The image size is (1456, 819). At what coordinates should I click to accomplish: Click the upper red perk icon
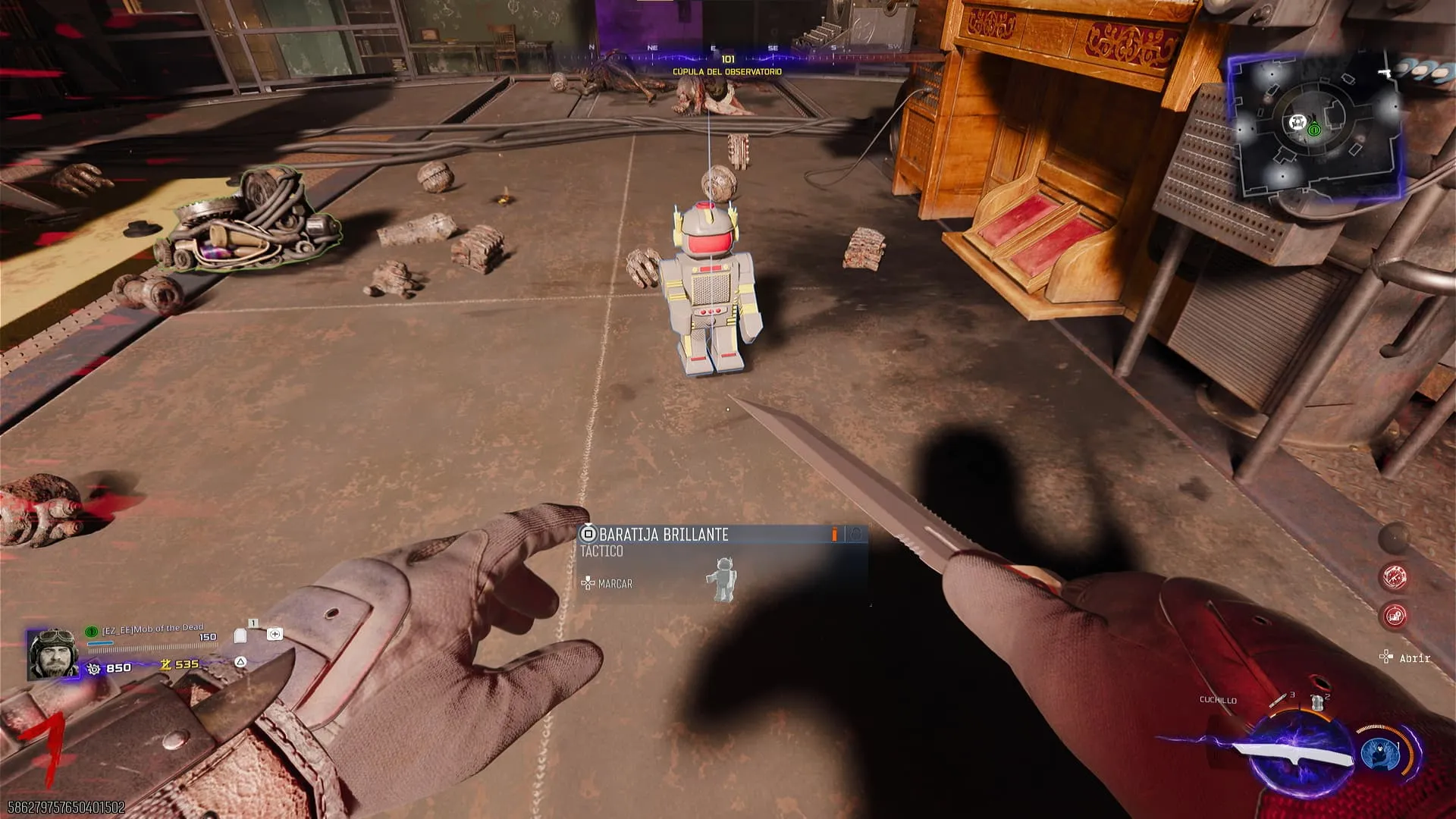(x=1394, y=577)
